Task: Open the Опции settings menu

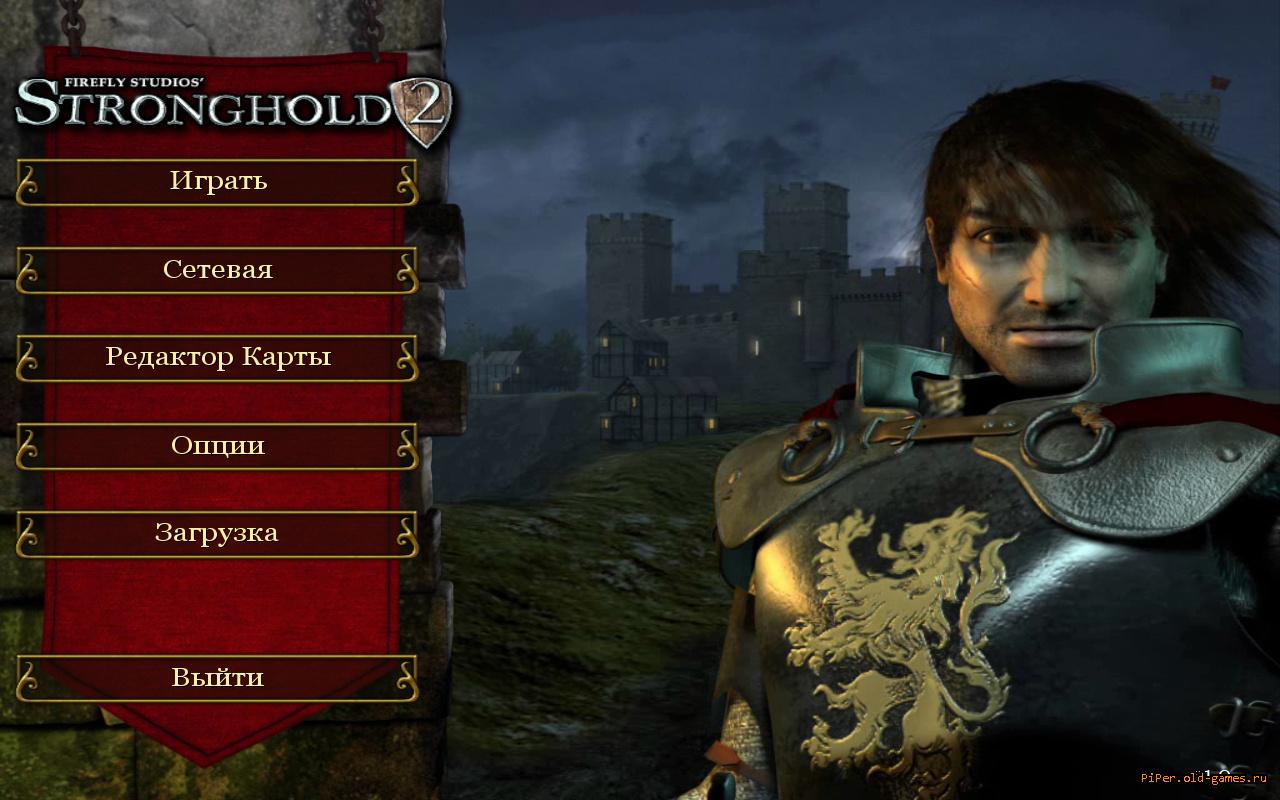Action: (217, 446)
